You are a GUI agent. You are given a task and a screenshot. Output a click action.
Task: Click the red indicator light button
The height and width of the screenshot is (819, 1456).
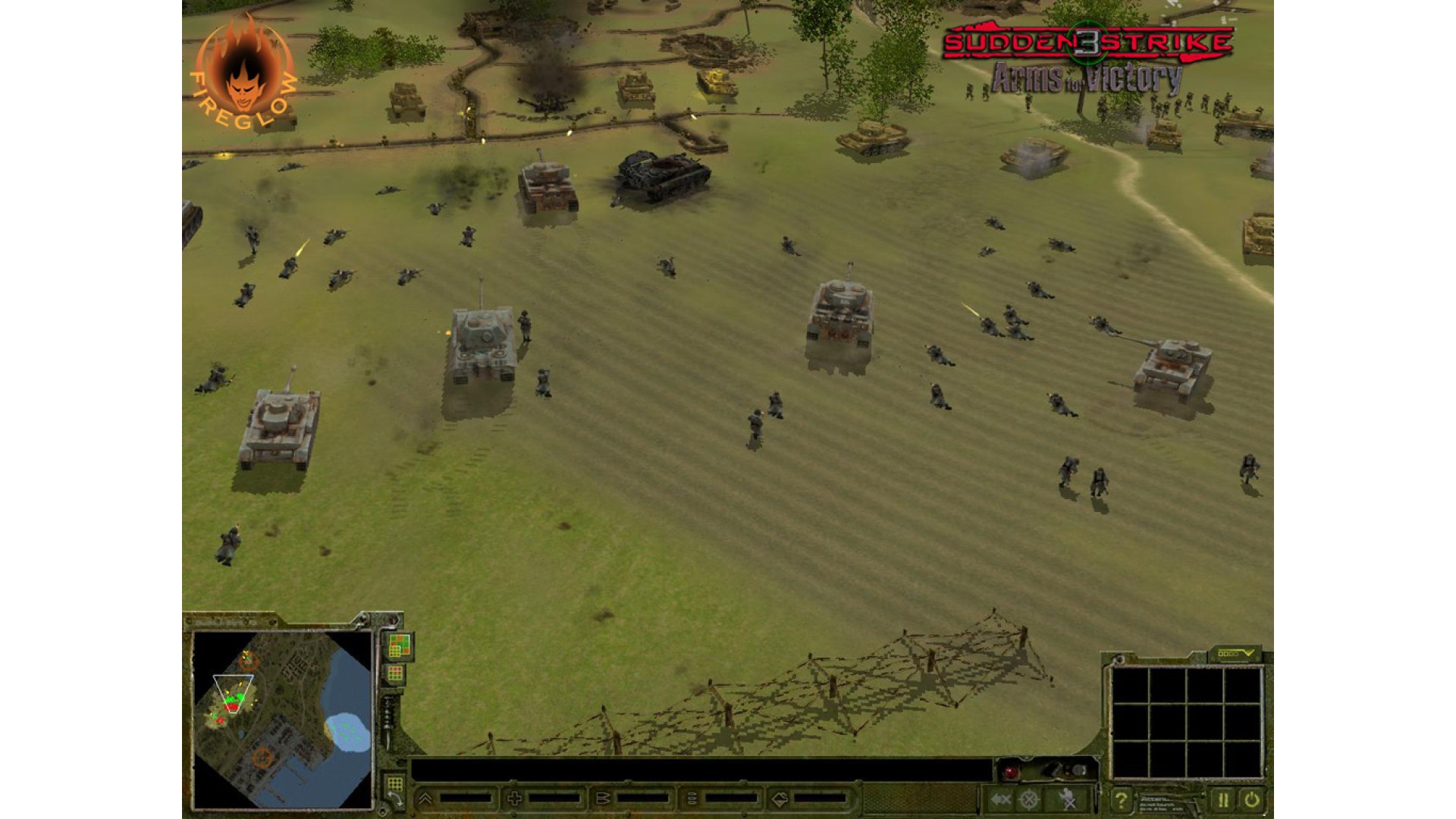point(1010,772)
